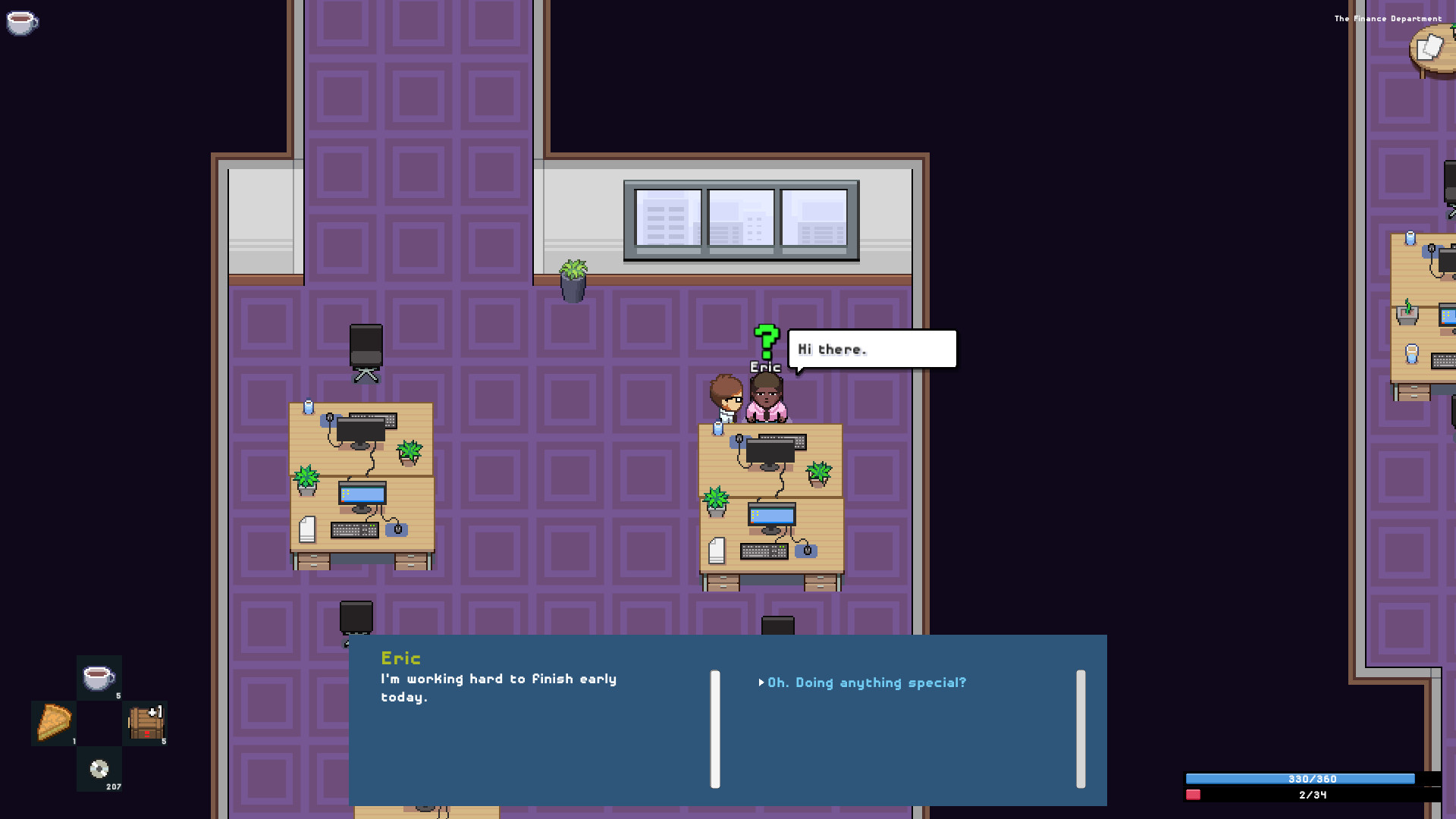The height and width of the screenshot is (819, 1456).
Task: Click the 2/34 quest counter bar
Action: tap(1311, 795)
